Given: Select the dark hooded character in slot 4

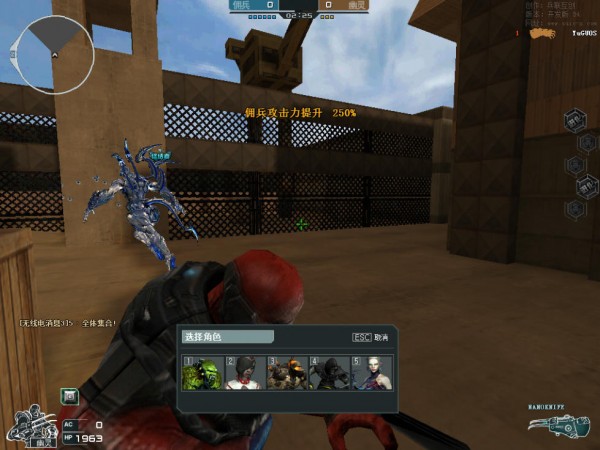Looking at the screenshot, I should (327, 373).
